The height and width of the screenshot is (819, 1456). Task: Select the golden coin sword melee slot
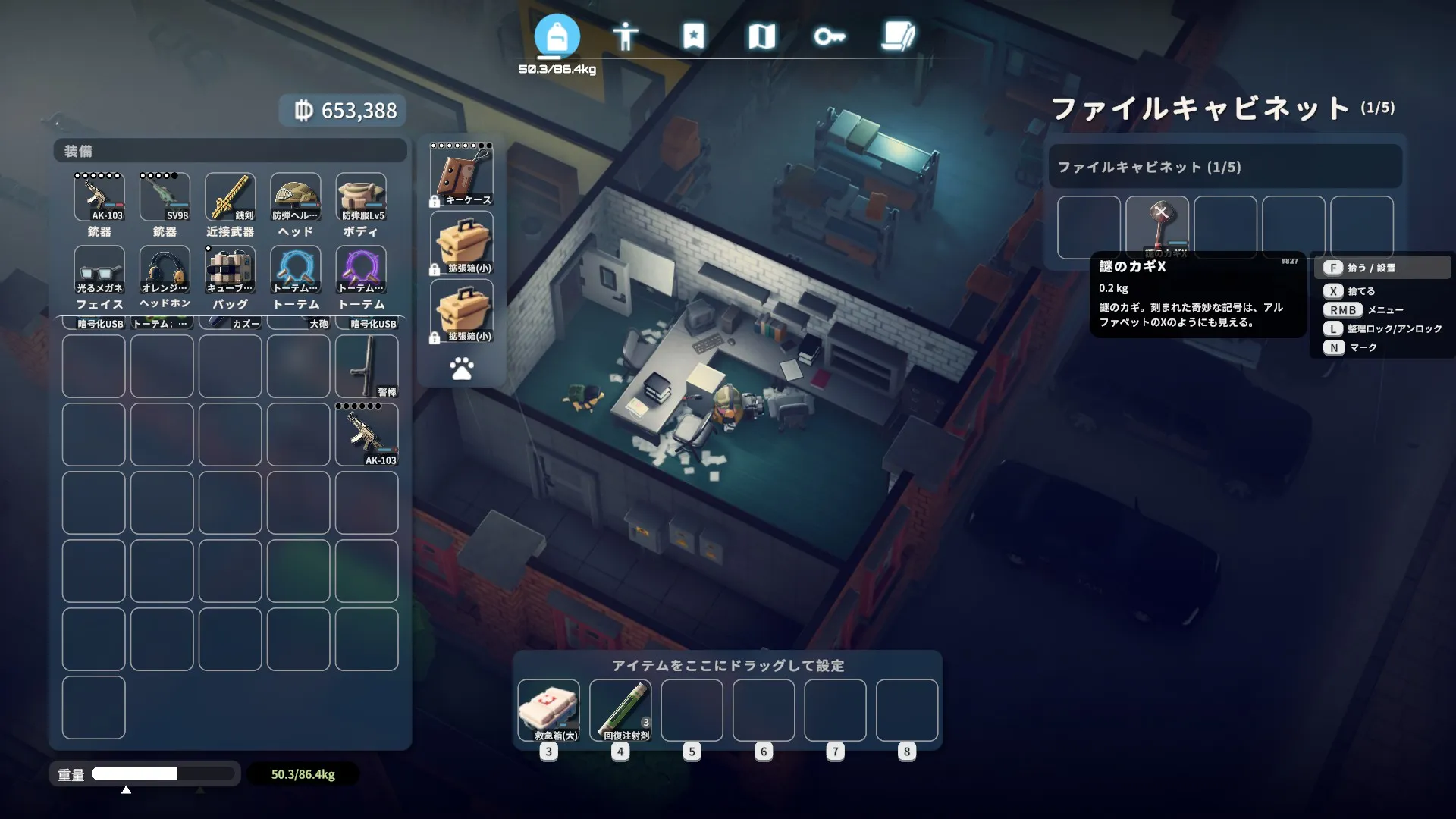click(230, 197)
